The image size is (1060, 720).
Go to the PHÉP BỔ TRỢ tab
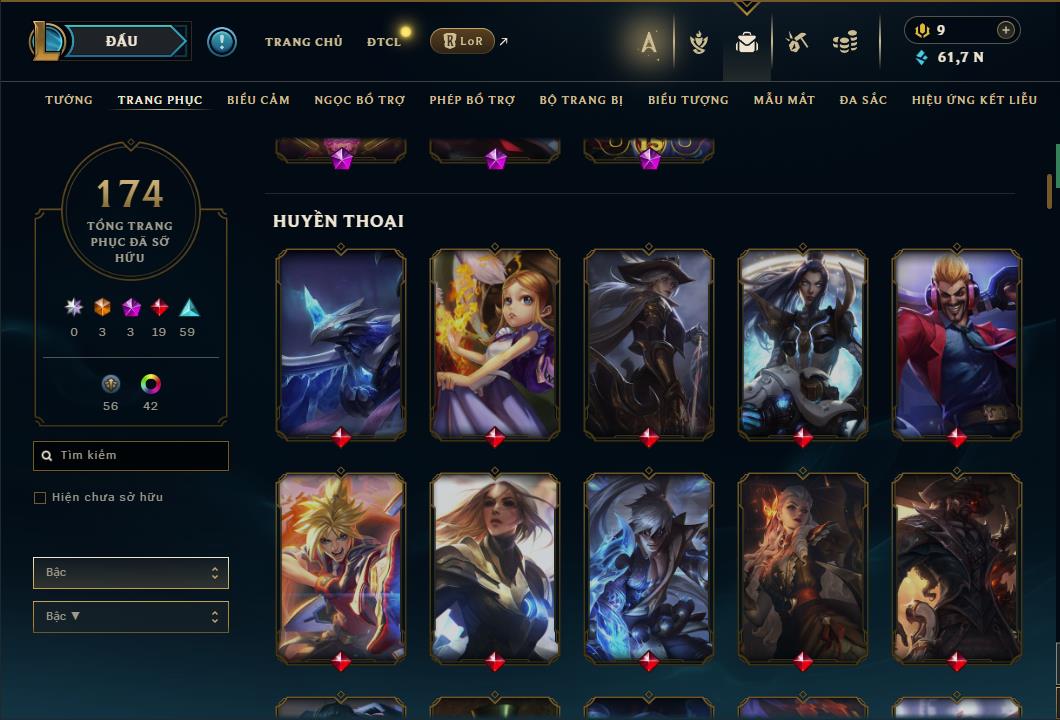click(472, 100)
